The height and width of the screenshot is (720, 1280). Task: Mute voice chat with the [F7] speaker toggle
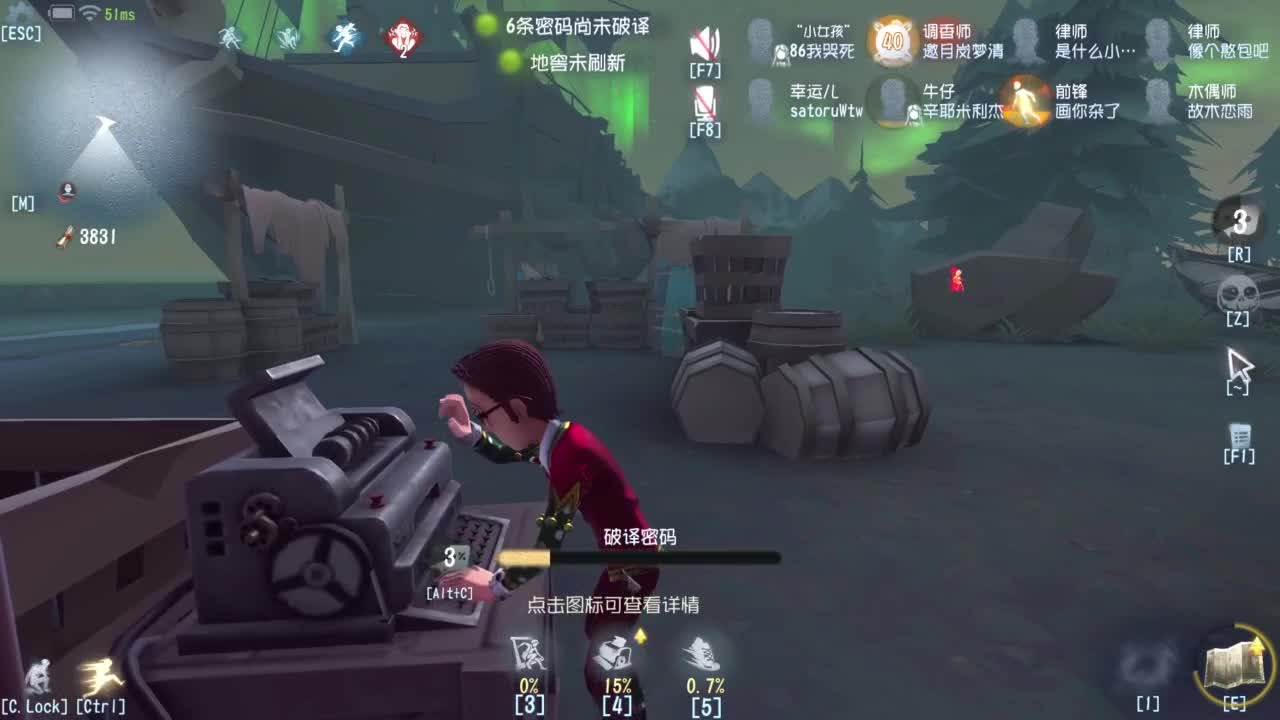click(x=706, y=42)
